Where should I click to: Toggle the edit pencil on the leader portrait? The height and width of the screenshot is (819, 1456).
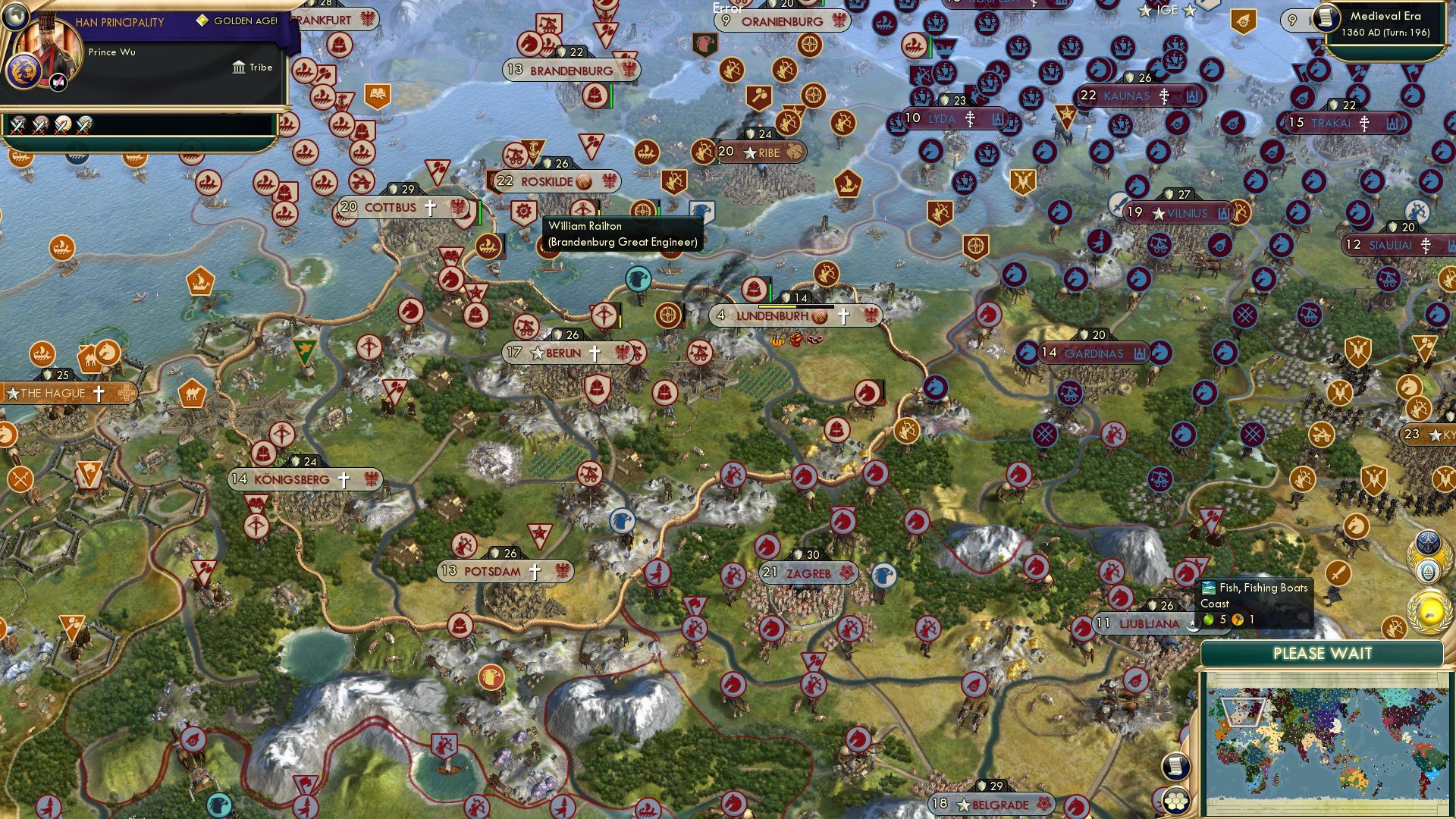57,82
